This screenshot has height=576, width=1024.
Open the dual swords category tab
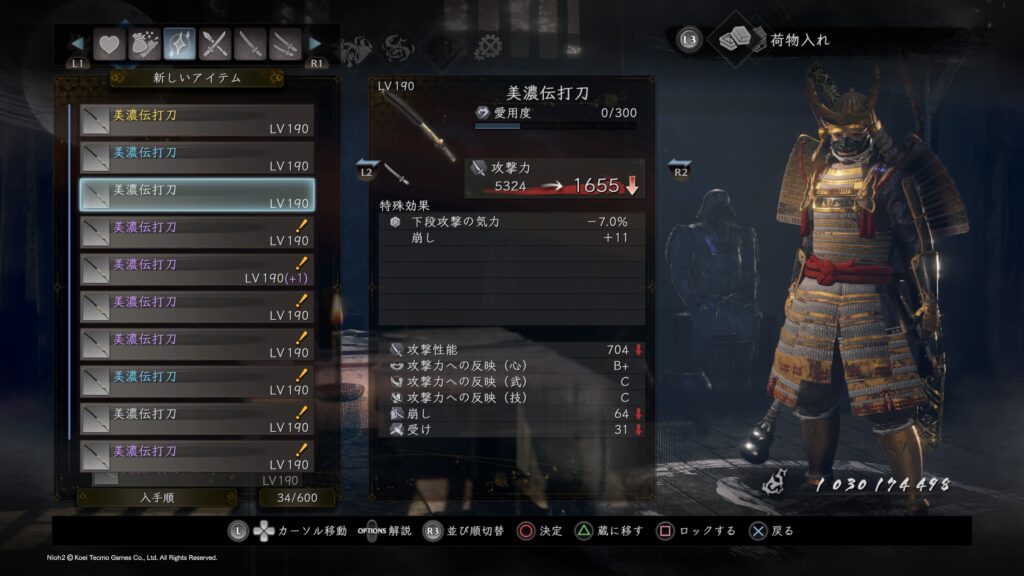tap(286, 44)
